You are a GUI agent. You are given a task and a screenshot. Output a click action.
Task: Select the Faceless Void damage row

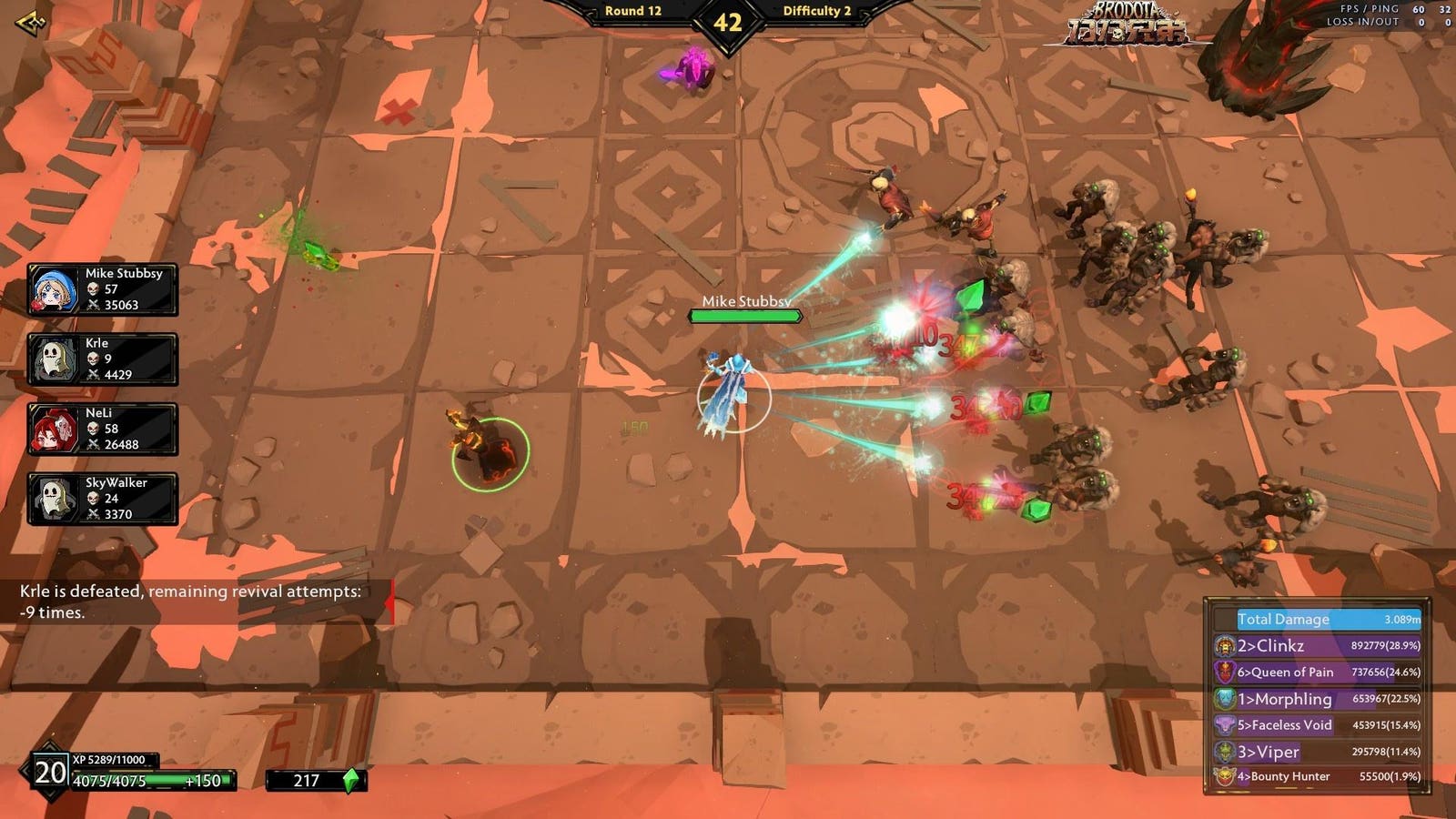click(1318, 725)
